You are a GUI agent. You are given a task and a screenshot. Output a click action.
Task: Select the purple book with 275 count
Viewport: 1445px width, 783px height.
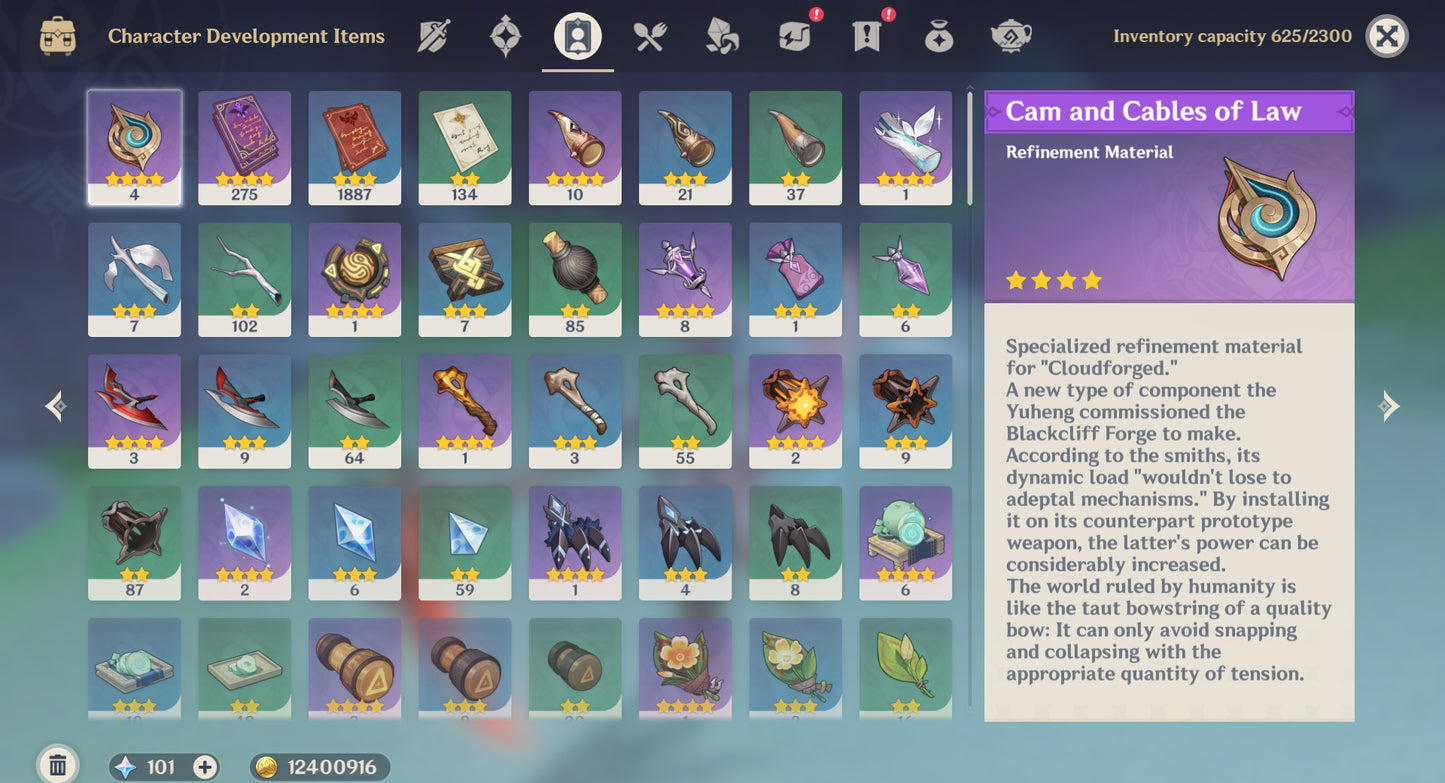click(x=244, y=147)
